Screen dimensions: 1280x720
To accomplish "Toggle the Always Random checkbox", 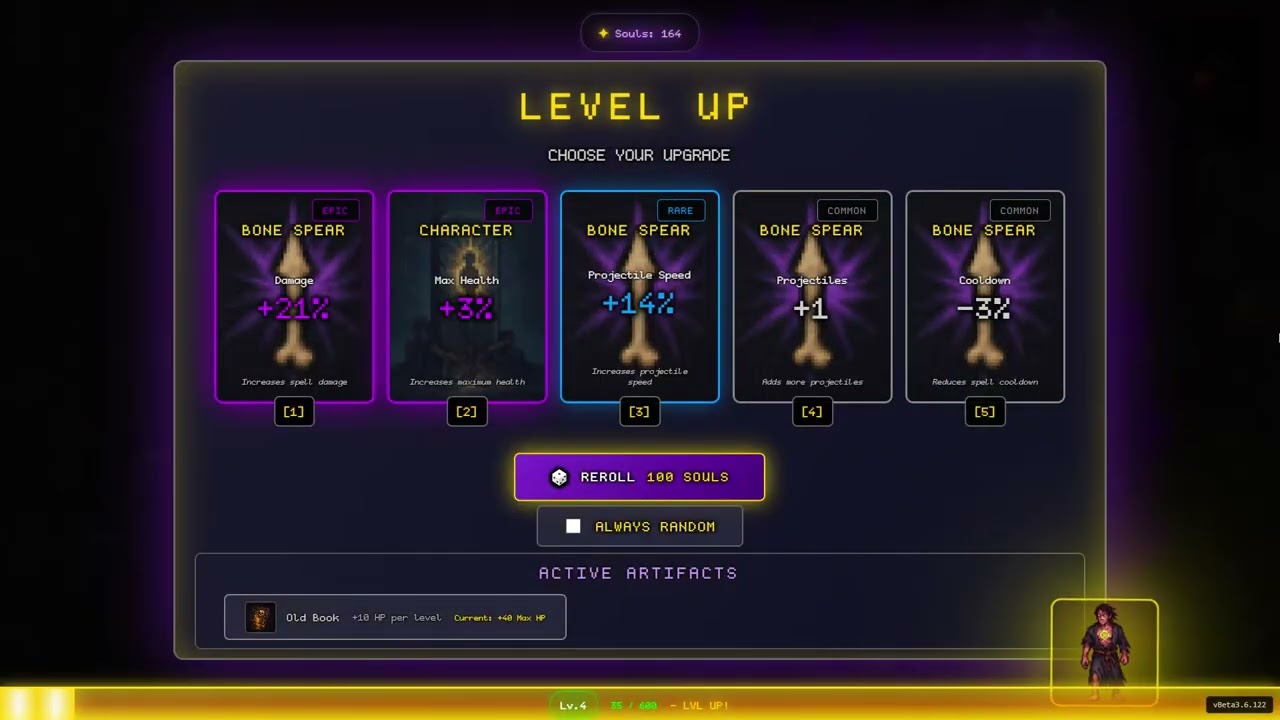I will (573, 526).
